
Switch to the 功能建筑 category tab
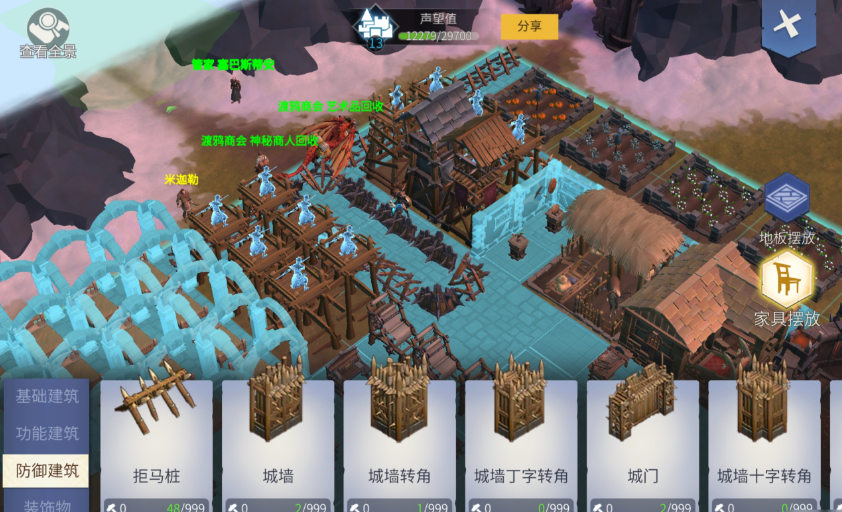(x=46, y=433)
